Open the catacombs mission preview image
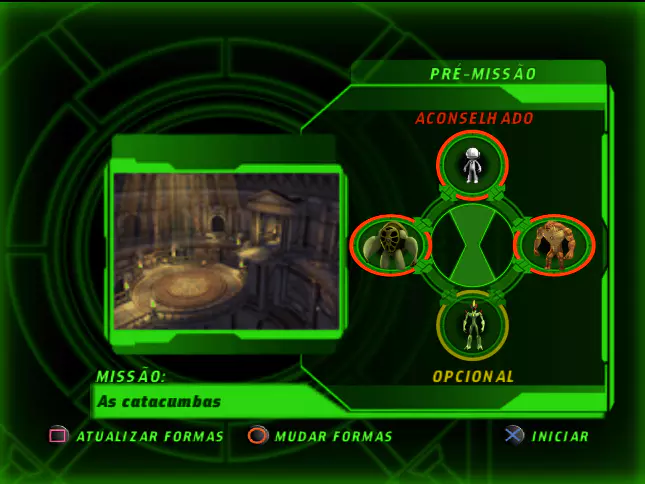This screenshot has width=645, height=484. (x=227, y=250)
